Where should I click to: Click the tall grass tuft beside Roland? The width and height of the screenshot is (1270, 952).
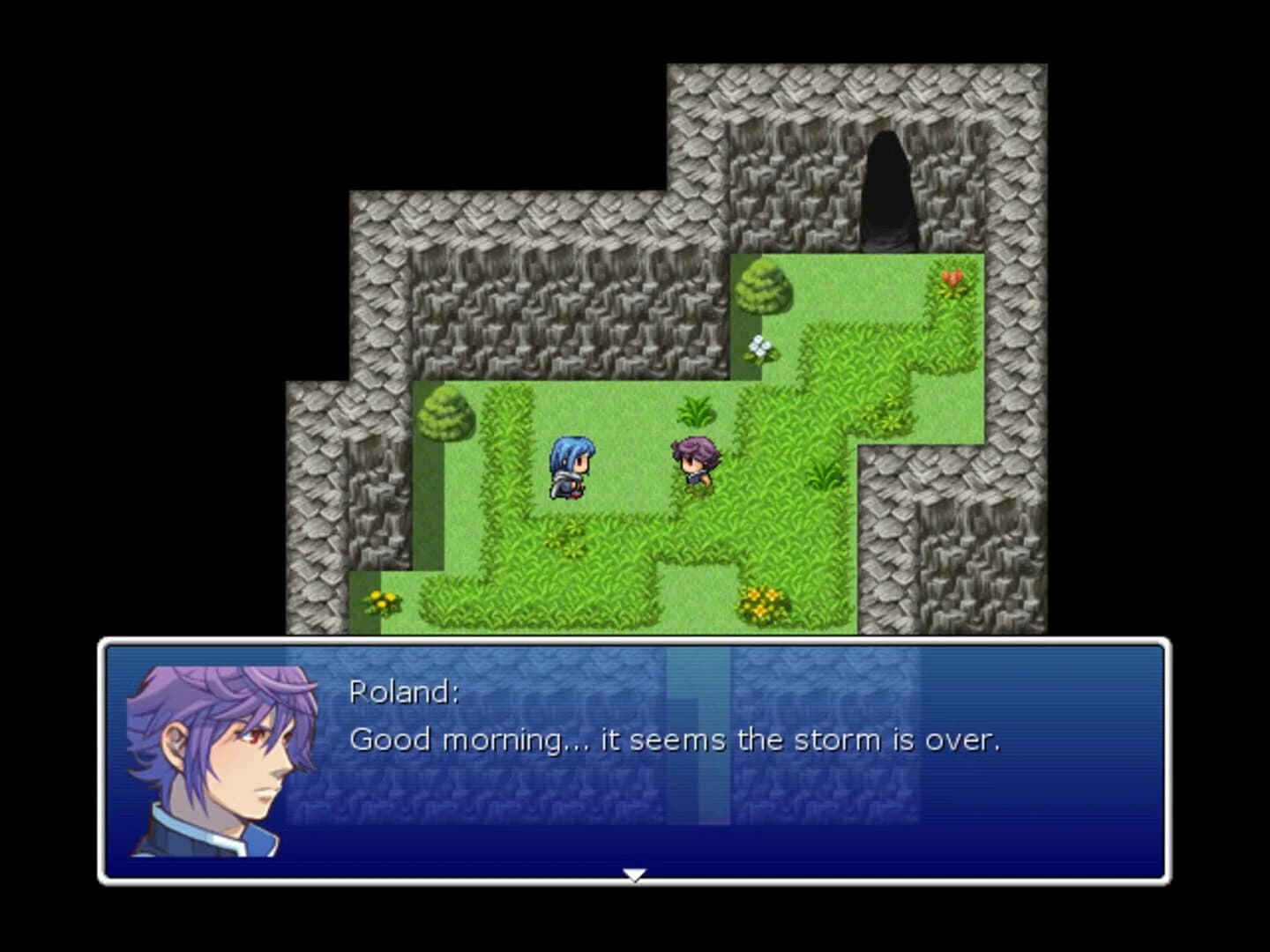pyautogui.click(x=696, y=412)
